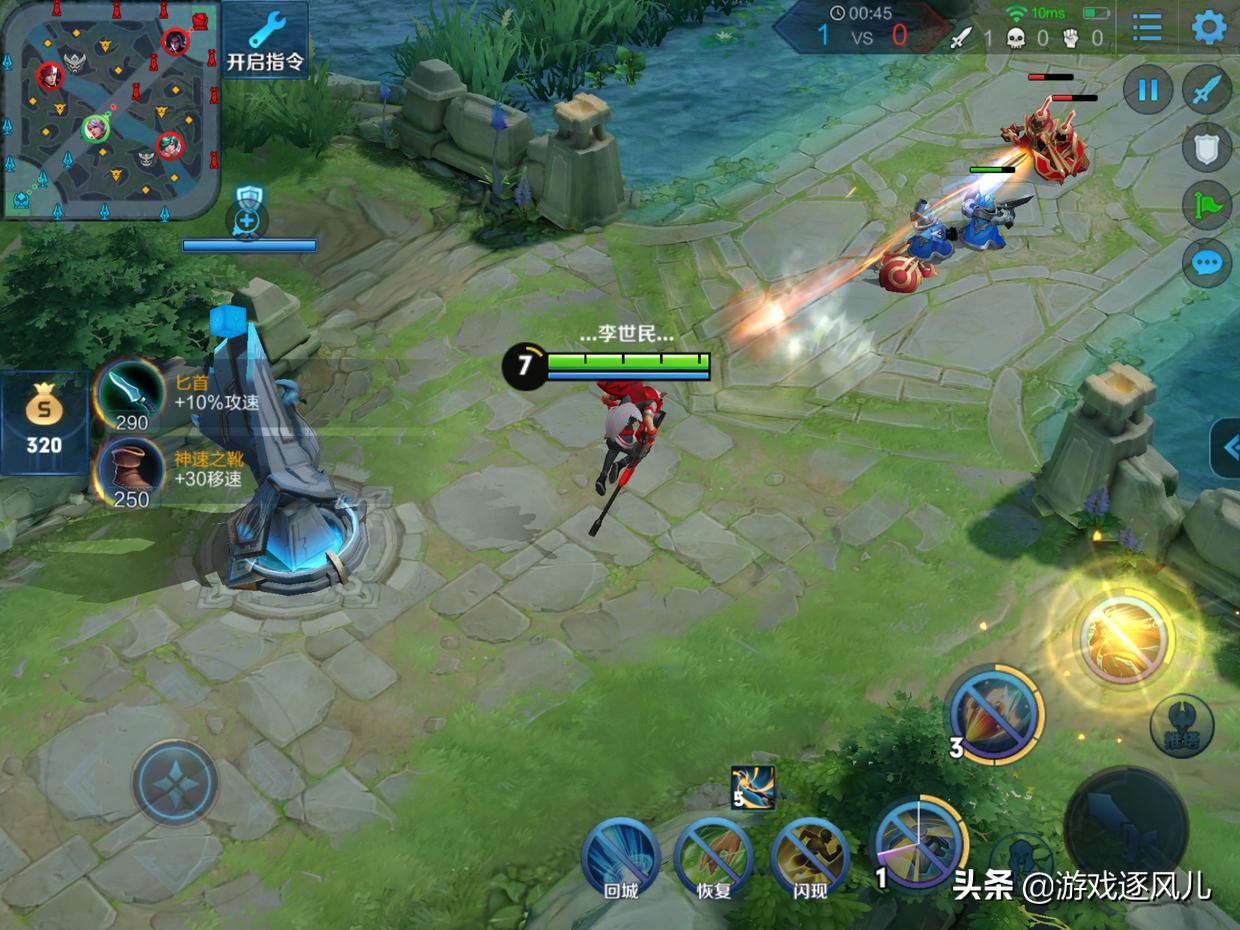Viewport: 1240px width, 930px height.
Task: Open the chat bubble quick messages
Action: [1207, 263]
